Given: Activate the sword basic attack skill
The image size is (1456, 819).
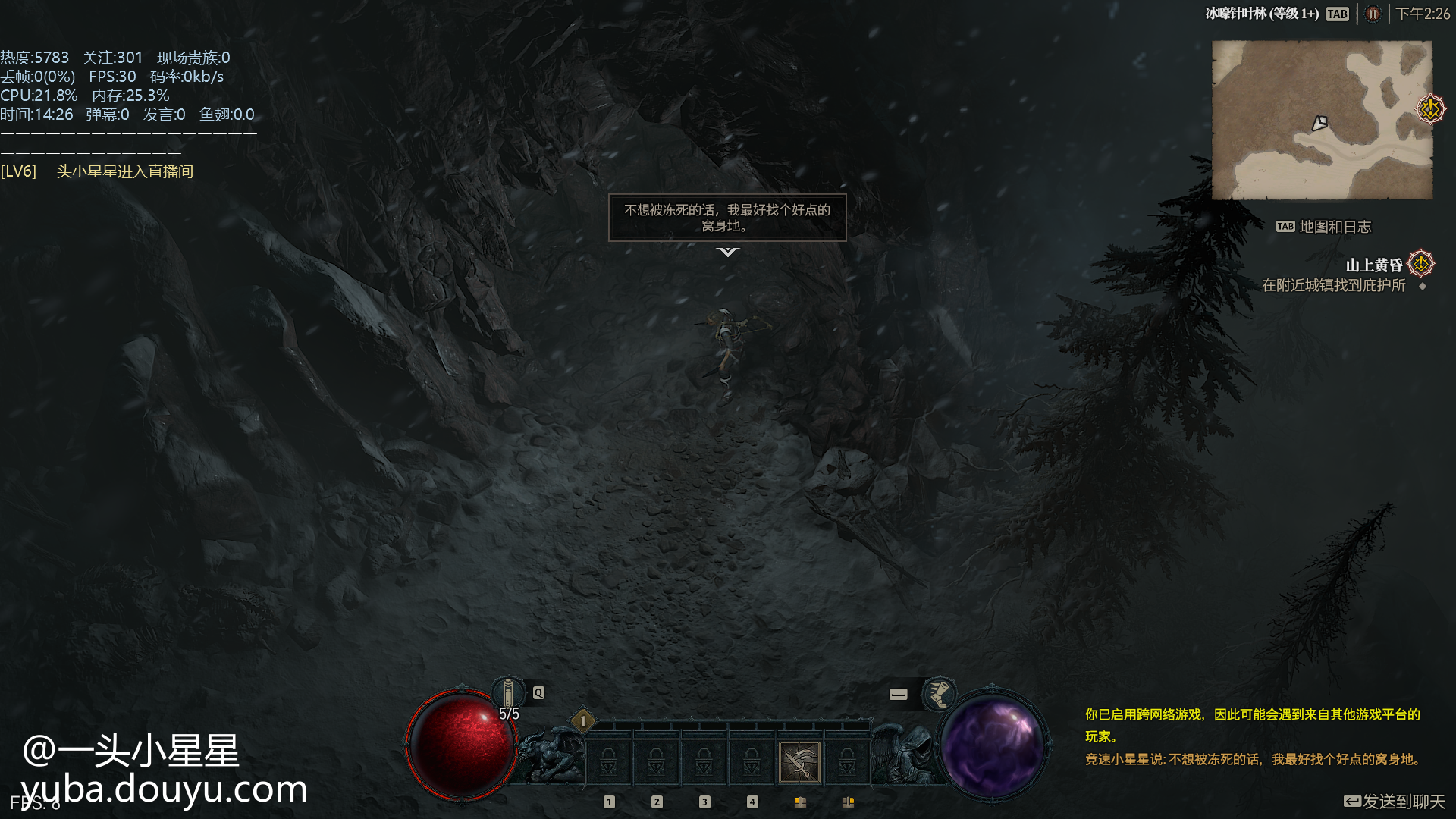Looking at the screenshot, I should click(799, 761).
